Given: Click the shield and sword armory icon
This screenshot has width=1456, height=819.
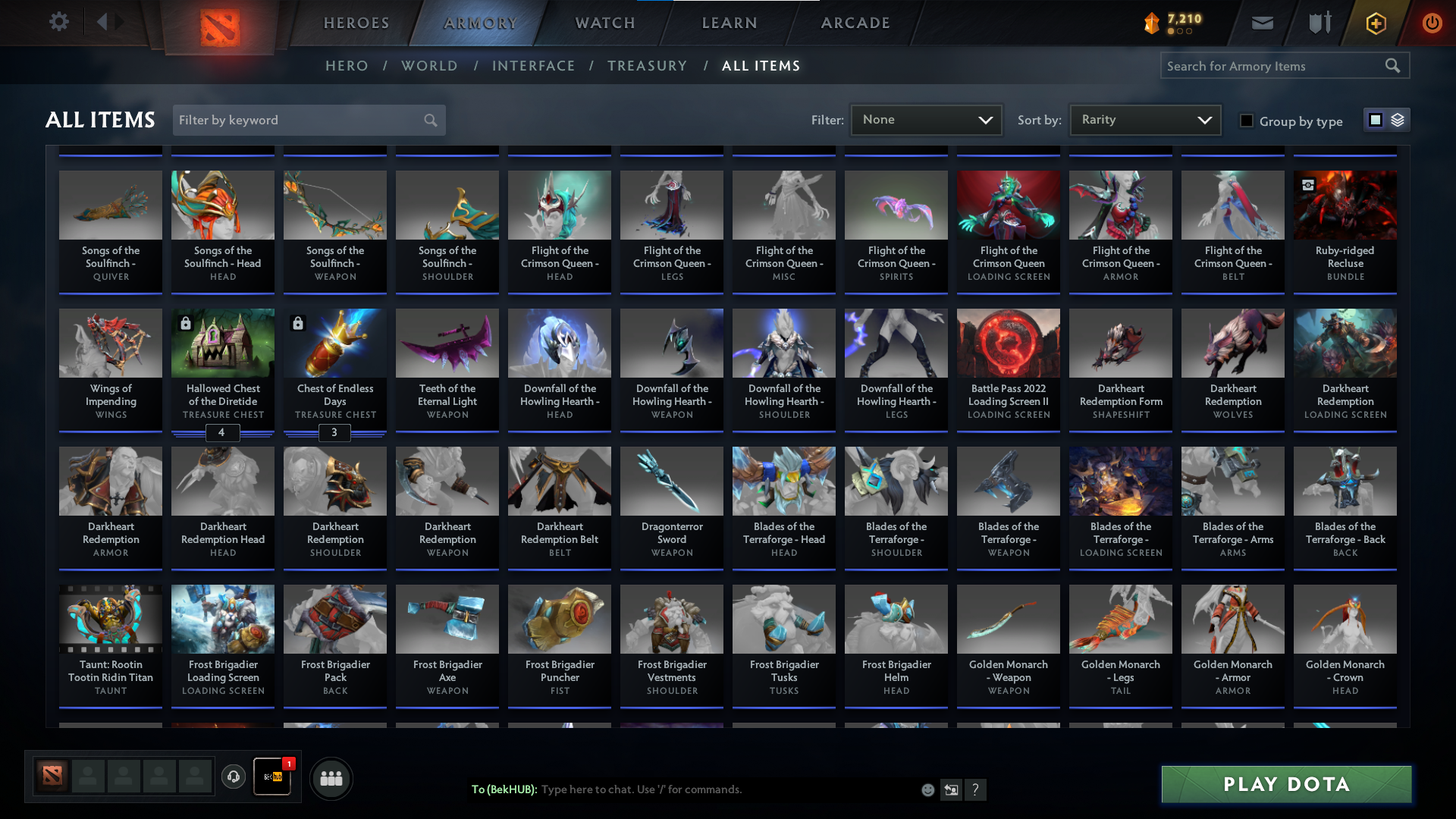Looking at the screenshot, I should pyautogui.click(x=1318, y=23).
